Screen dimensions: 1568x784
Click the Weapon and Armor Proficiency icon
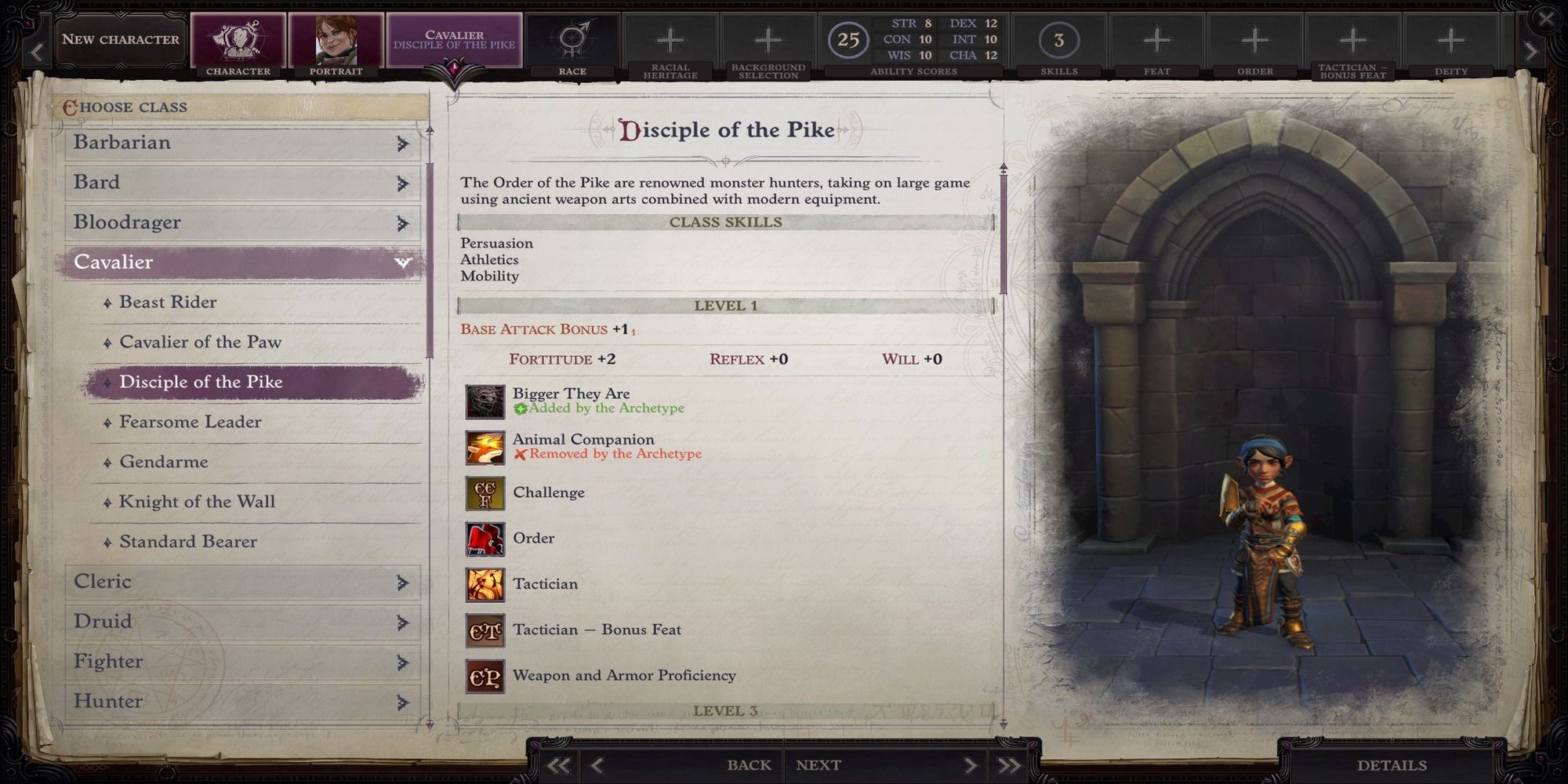485,675
